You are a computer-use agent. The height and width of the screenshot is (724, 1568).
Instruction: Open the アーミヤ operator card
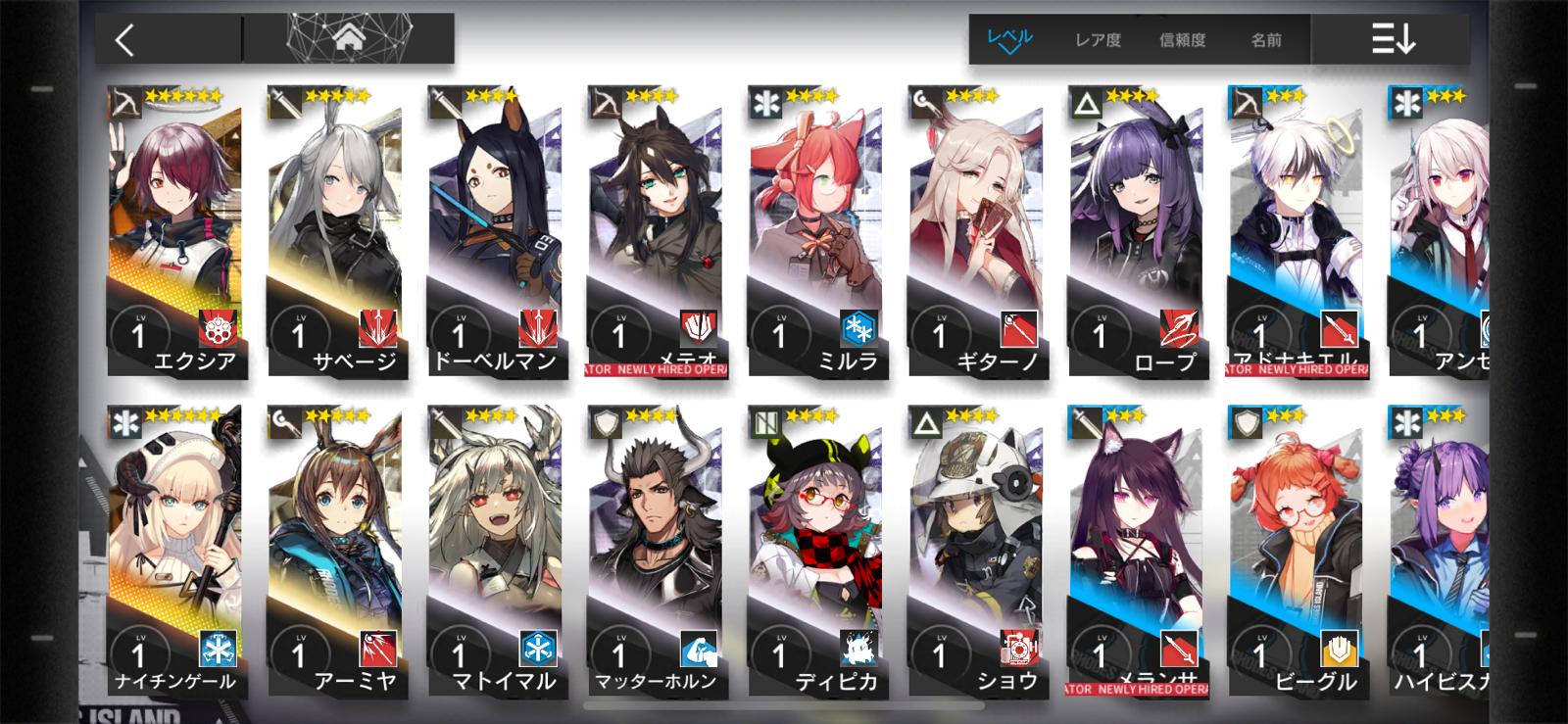pos(334,551)
